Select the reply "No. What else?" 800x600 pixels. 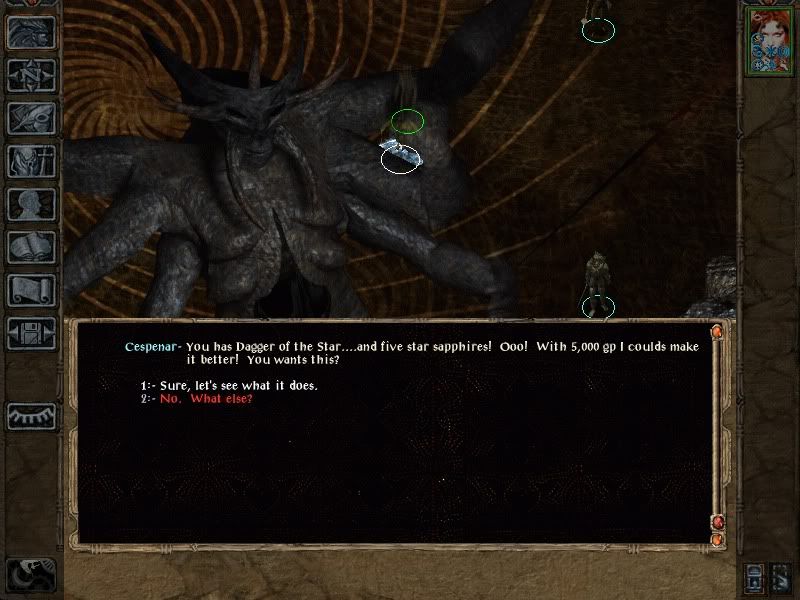click(x=206, y=398)
